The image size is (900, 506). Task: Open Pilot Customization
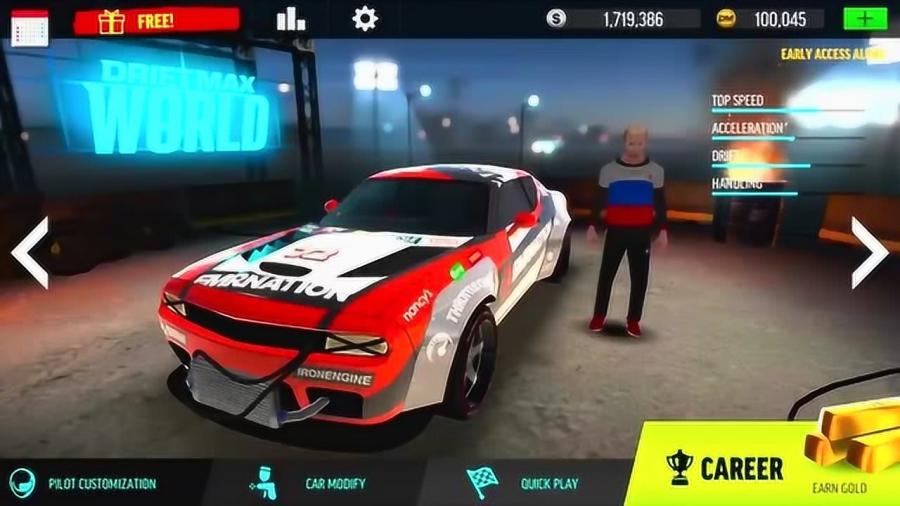[90, 483]
